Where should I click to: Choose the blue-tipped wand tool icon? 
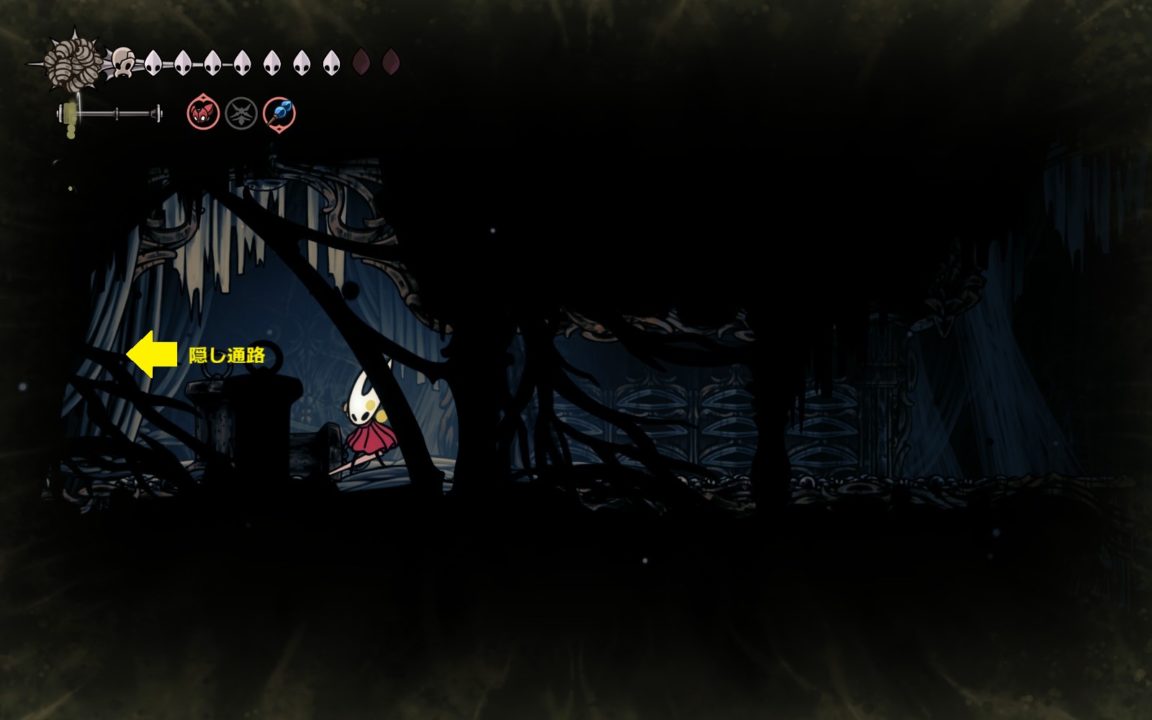click(279, 113)
